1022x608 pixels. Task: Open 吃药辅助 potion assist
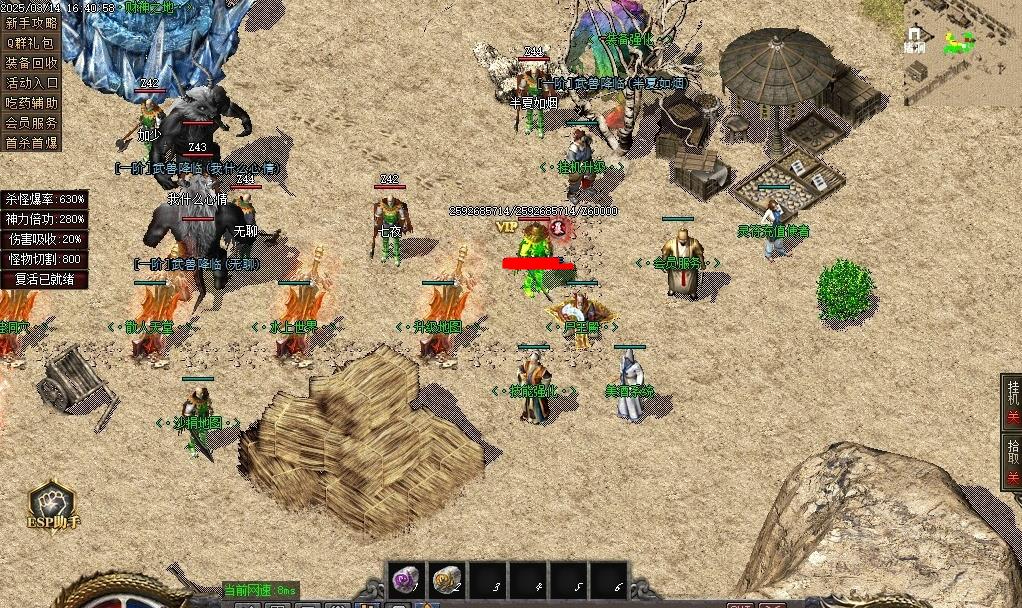click(x=31, y=103)
